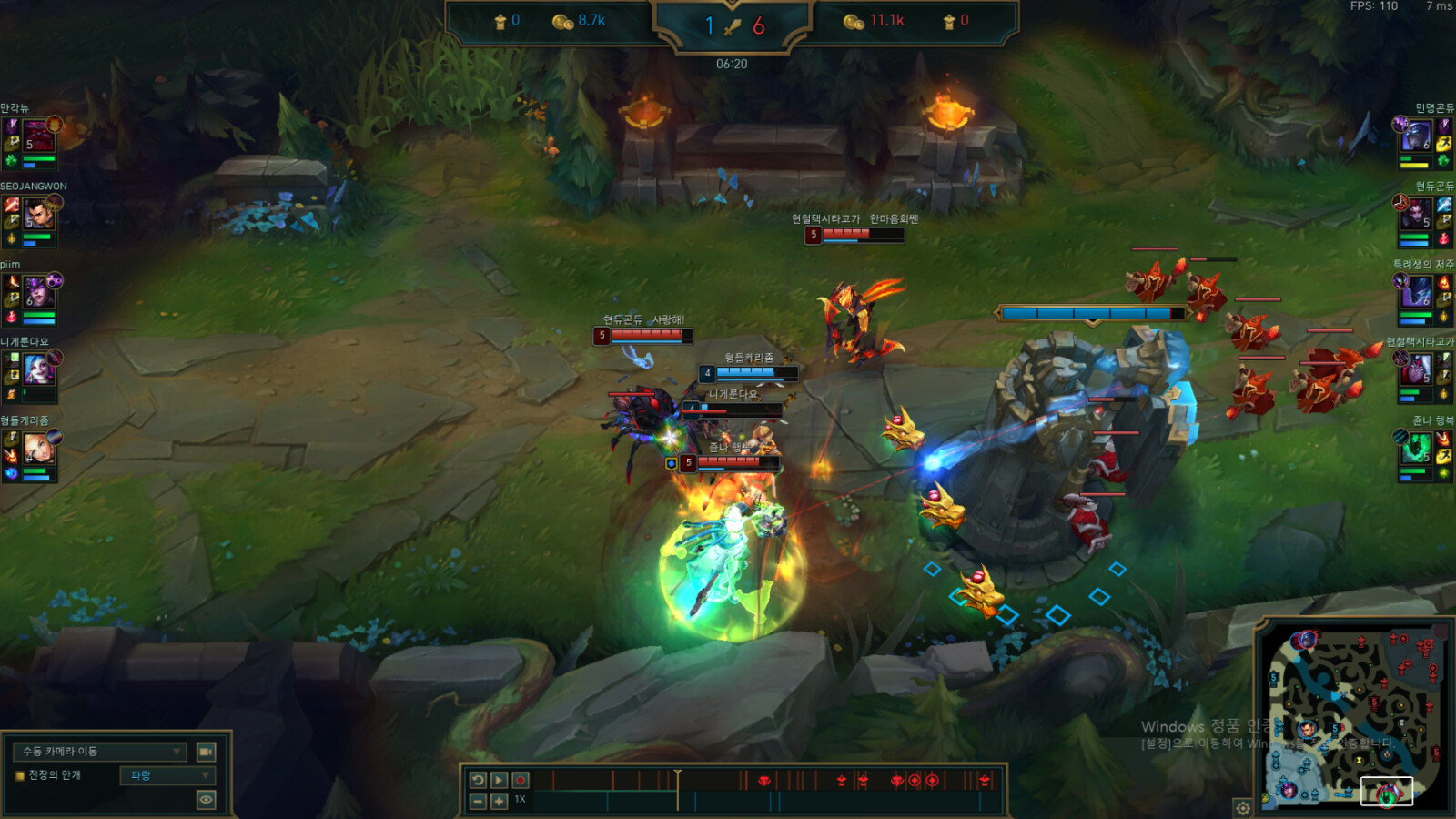Decrease playback speed with the minus button
1456x819 pixels.
[478, 801]
